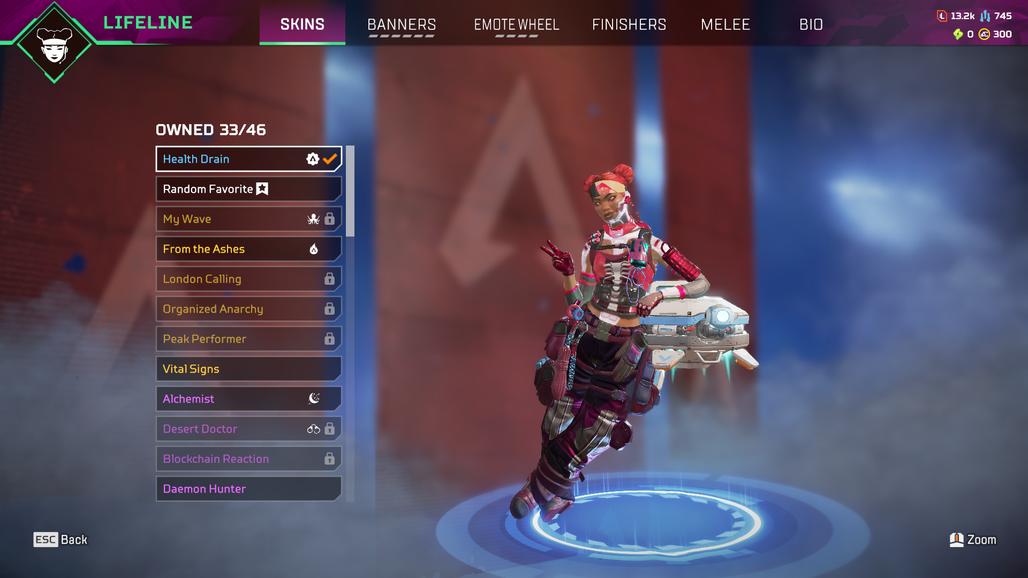
Task: Go to the Melee tab
Action: tap(725, 24)
